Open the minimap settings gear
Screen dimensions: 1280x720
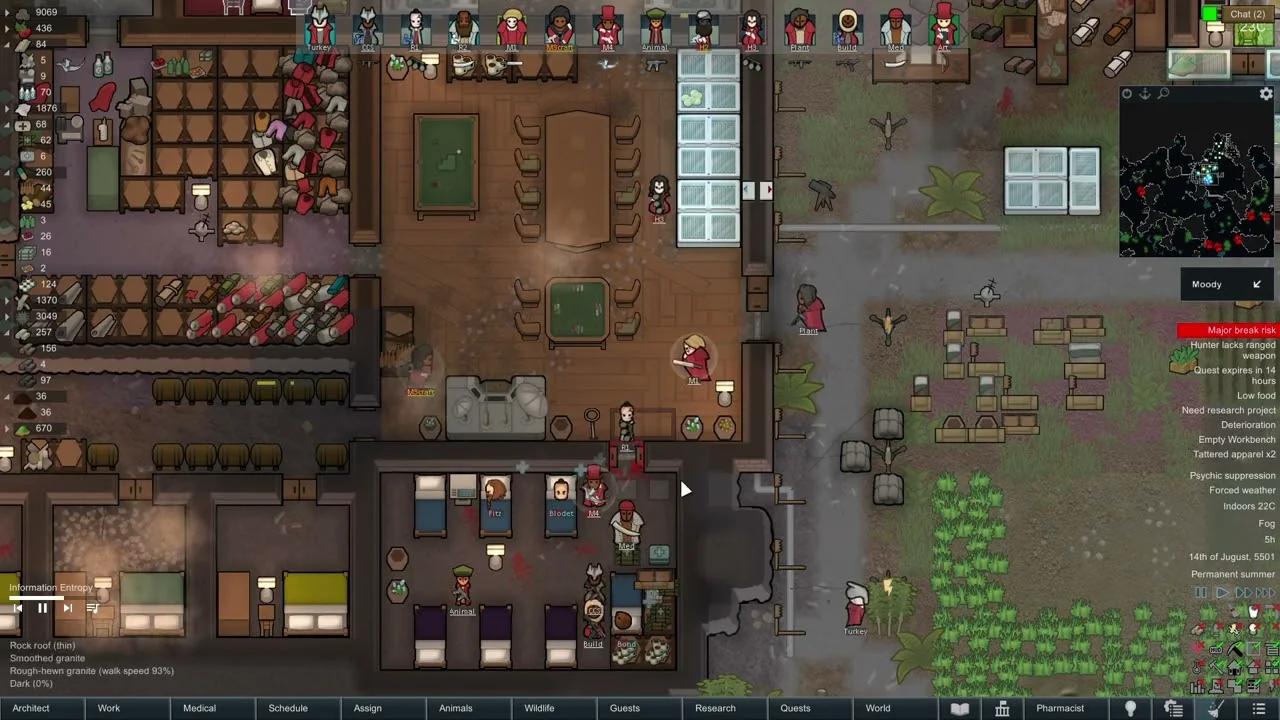click(1266, 93)
